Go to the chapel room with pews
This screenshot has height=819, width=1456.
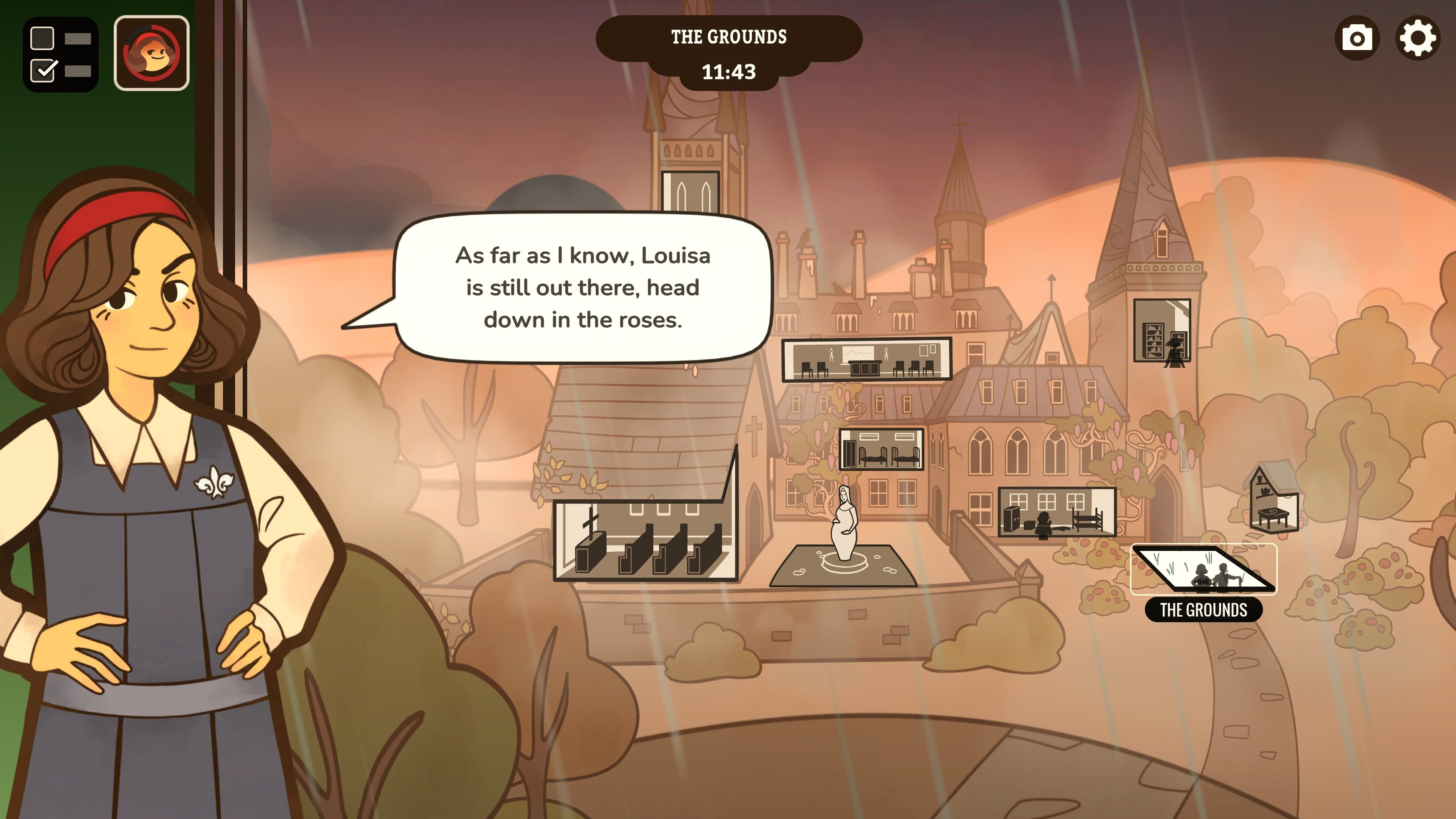click(645, 540)
